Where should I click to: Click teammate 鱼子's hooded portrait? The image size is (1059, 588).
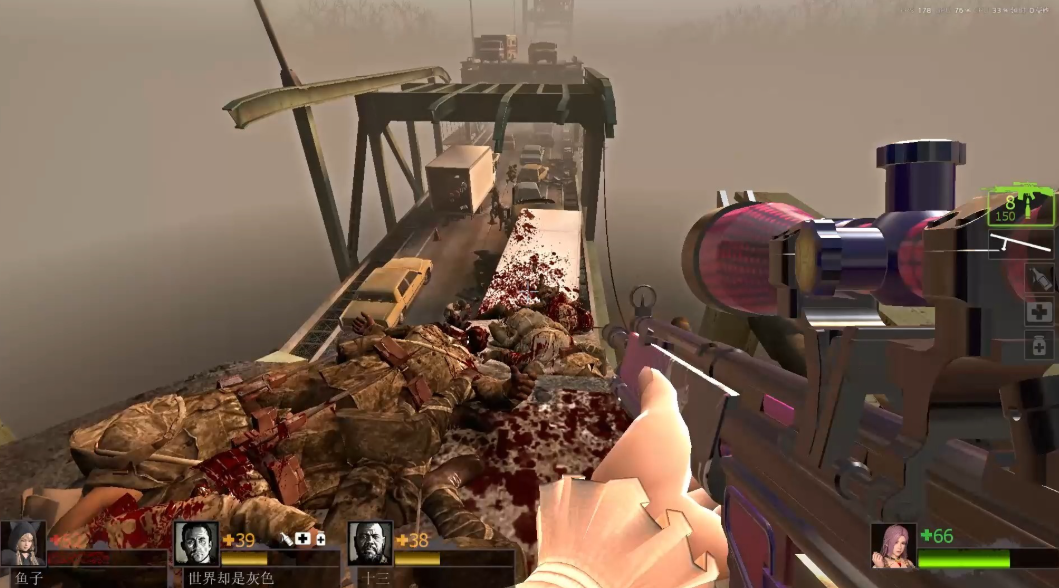22,543
